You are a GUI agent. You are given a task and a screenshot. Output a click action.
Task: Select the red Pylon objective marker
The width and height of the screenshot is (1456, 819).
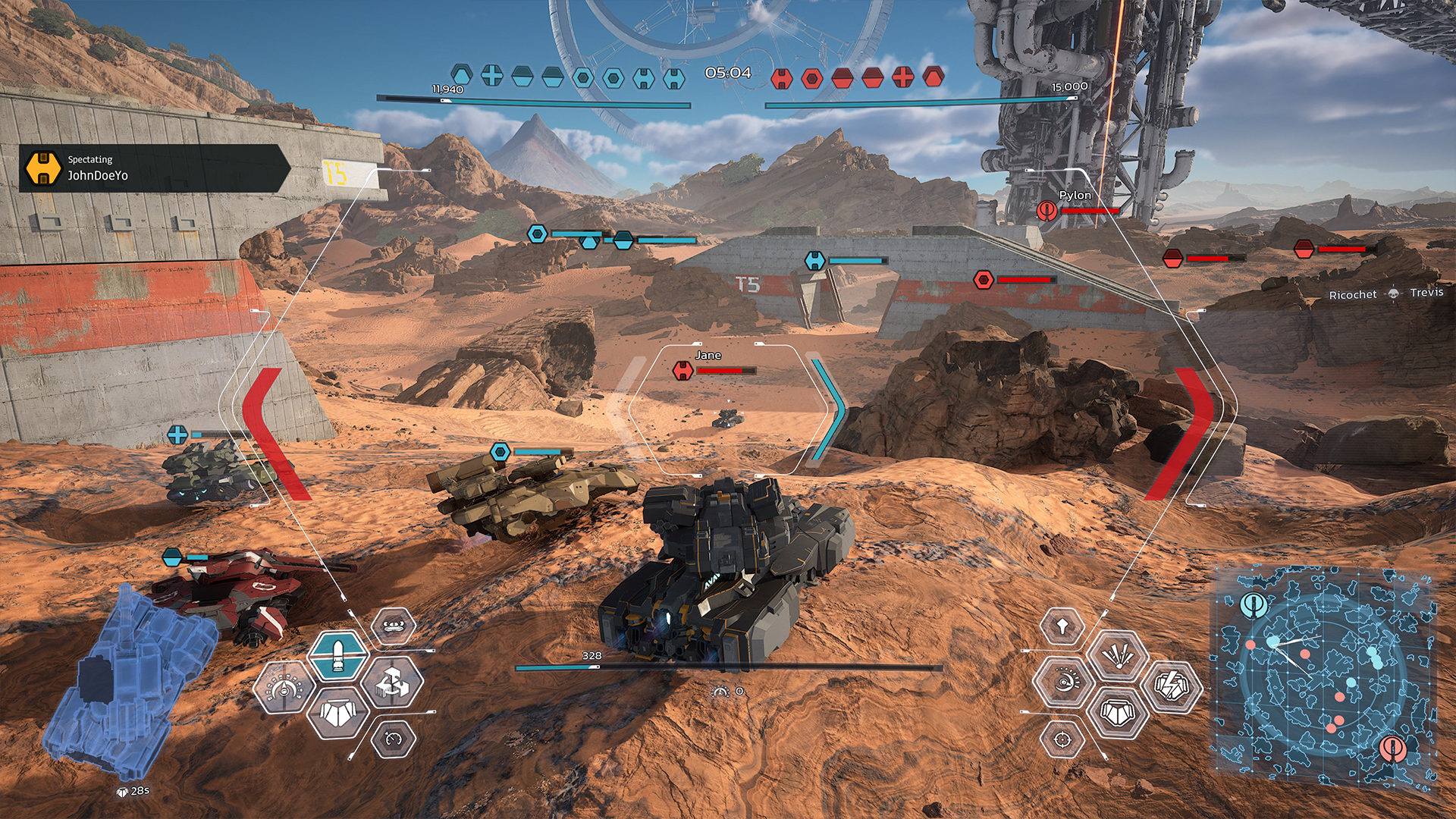pyautogui.click(x=1047, y=210)
